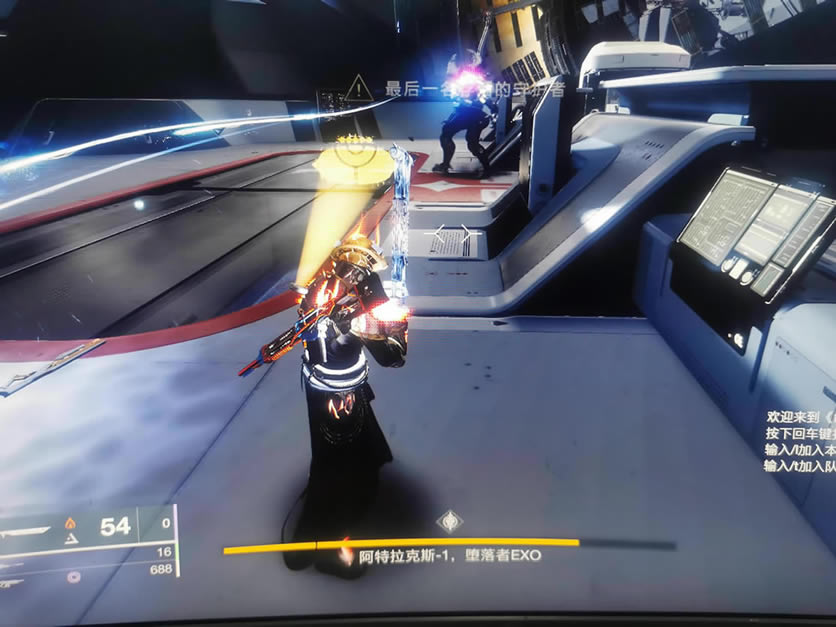Click the warning triangle objective alert

(x=358, y=89)
